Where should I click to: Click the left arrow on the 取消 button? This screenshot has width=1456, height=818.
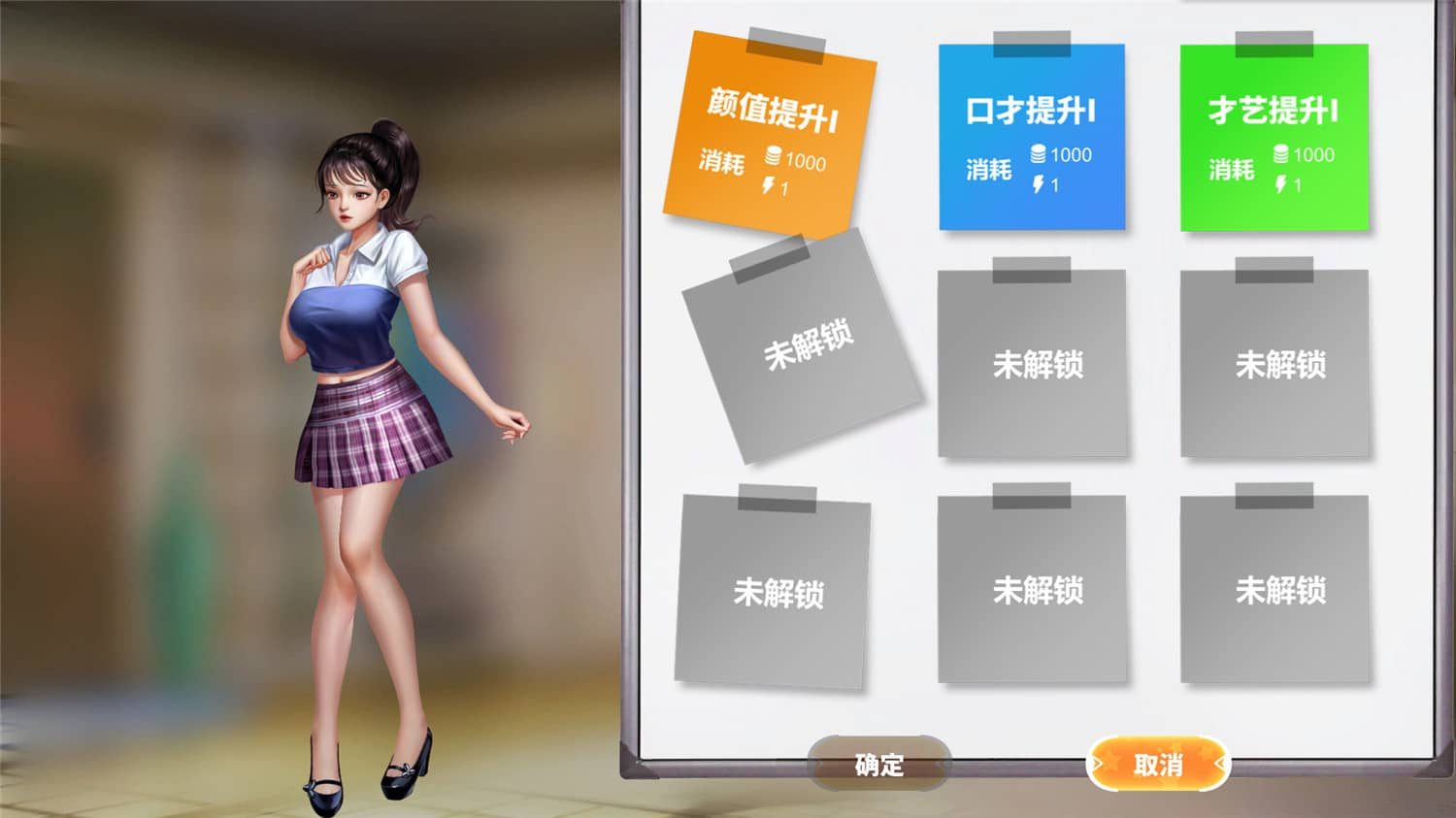tap(1097, 761)
